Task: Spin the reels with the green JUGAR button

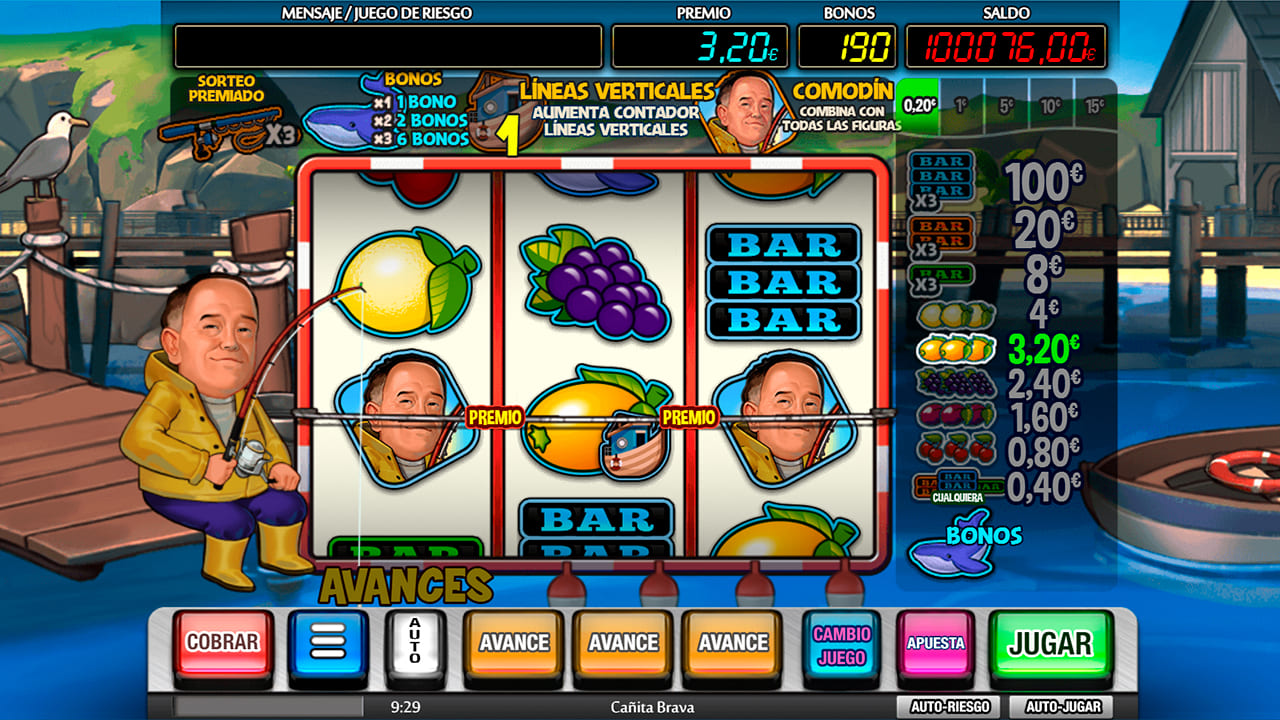Action: 1050,643
